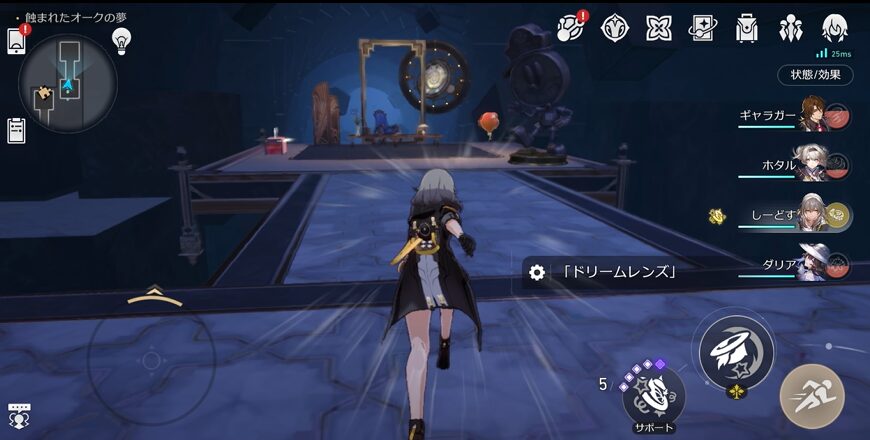
Task: Tap the lightbulb hint icon
Action: (122, 40)
